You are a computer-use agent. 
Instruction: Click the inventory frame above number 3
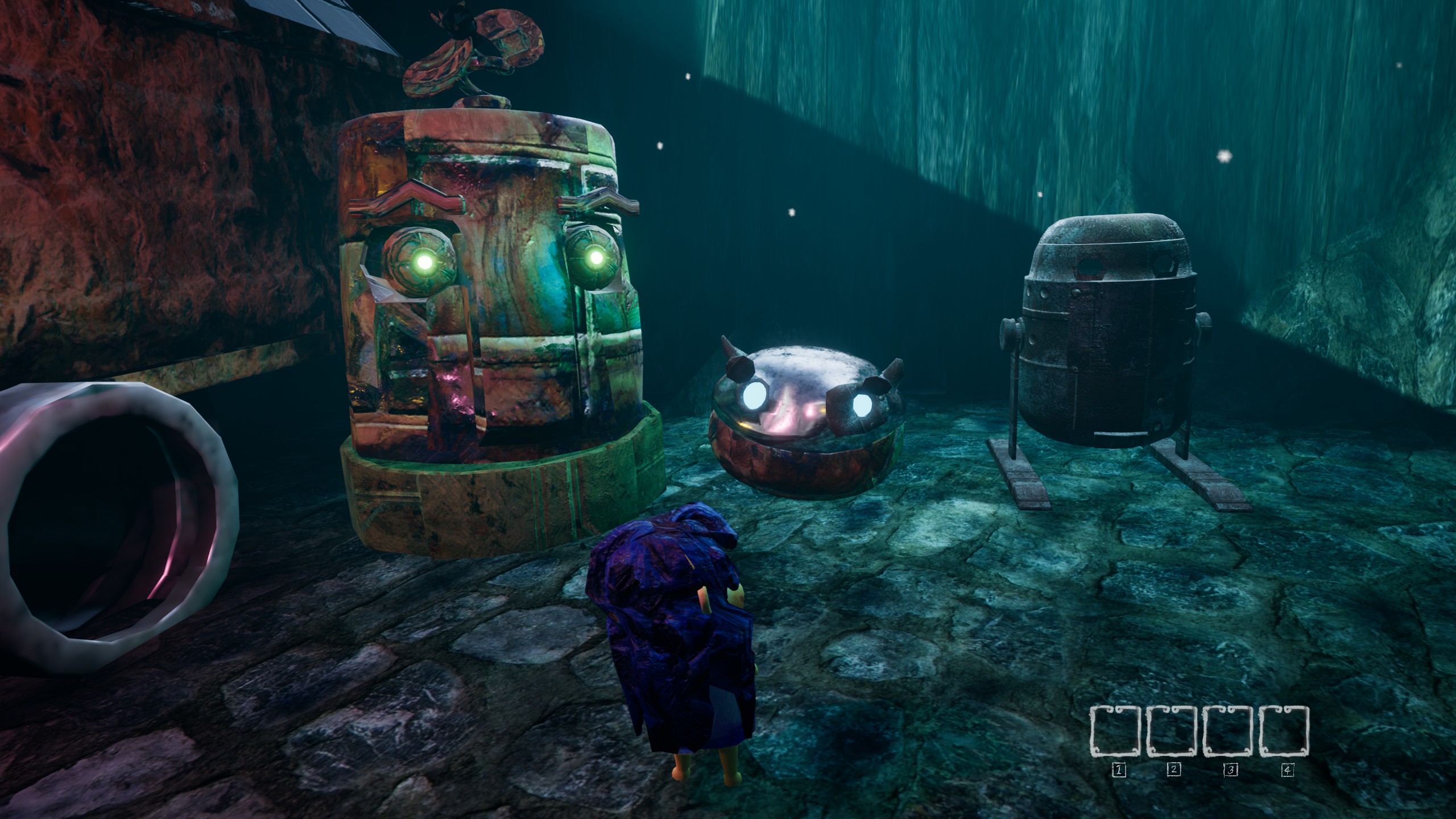1229,731
